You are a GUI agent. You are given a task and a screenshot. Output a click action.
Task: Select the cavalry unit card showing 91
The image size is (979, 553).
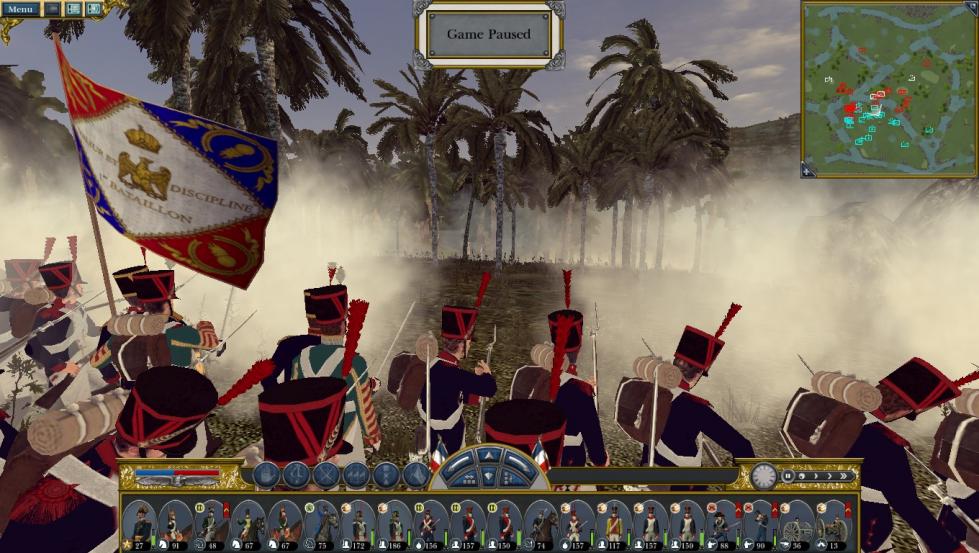[174, 522]
